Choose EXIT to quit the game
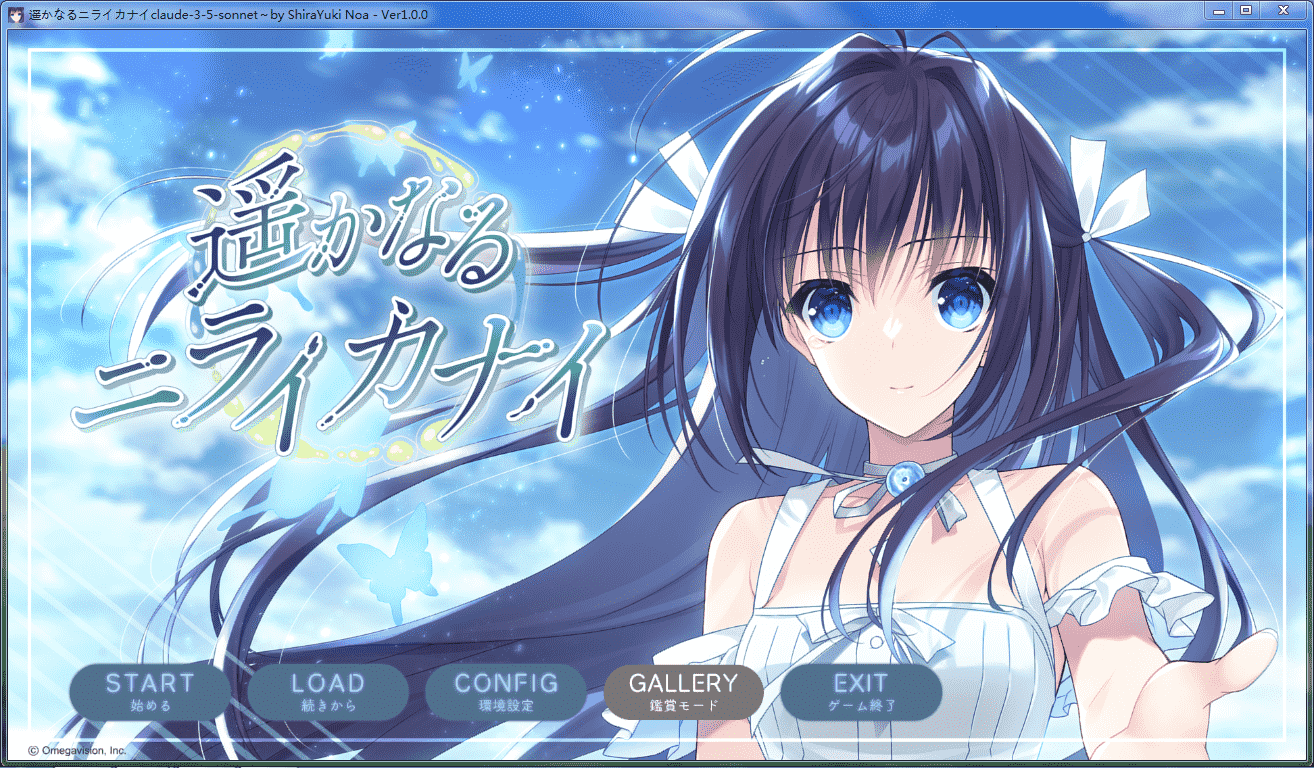1314x768 pixels. [861, 691]
